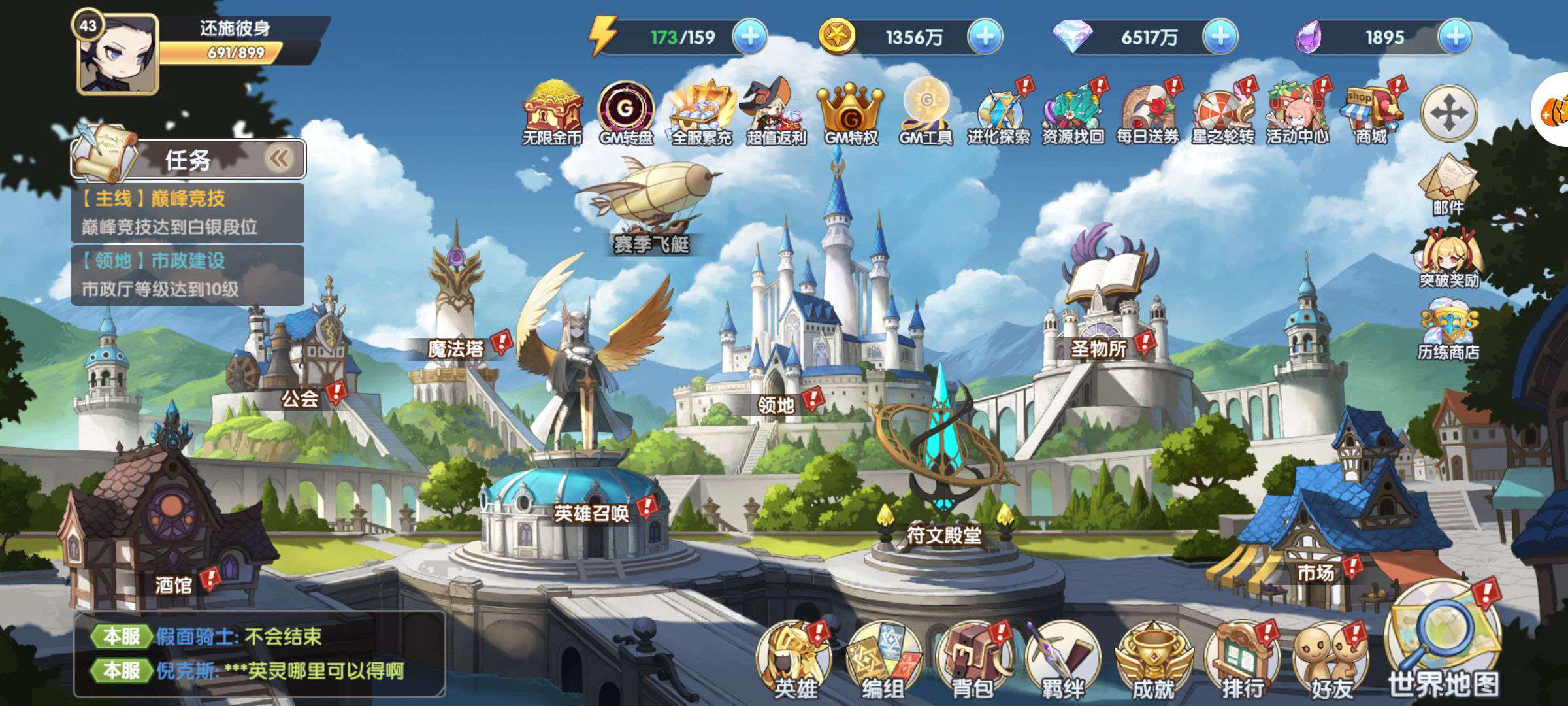
Task: Launch the GM转盘 wheel
Action: [x=626, y=112]
